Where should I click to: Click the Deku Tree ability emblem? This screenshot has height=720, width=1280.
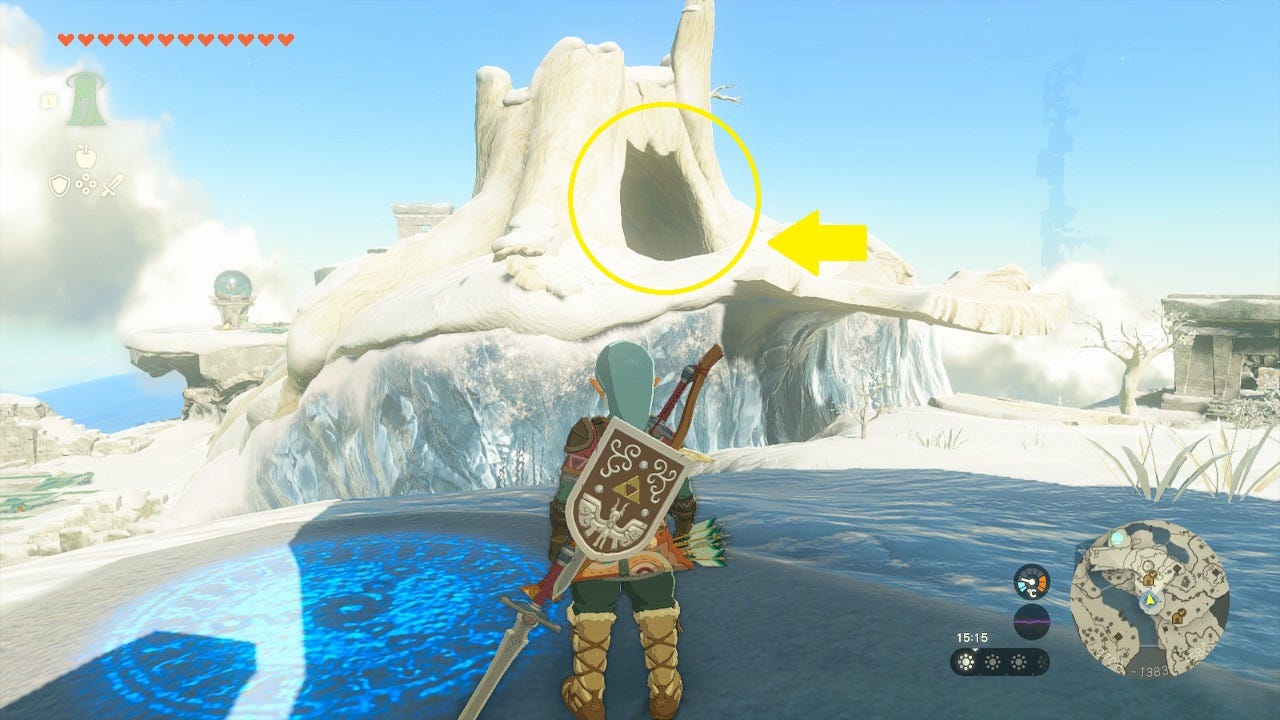pos(86,100)
